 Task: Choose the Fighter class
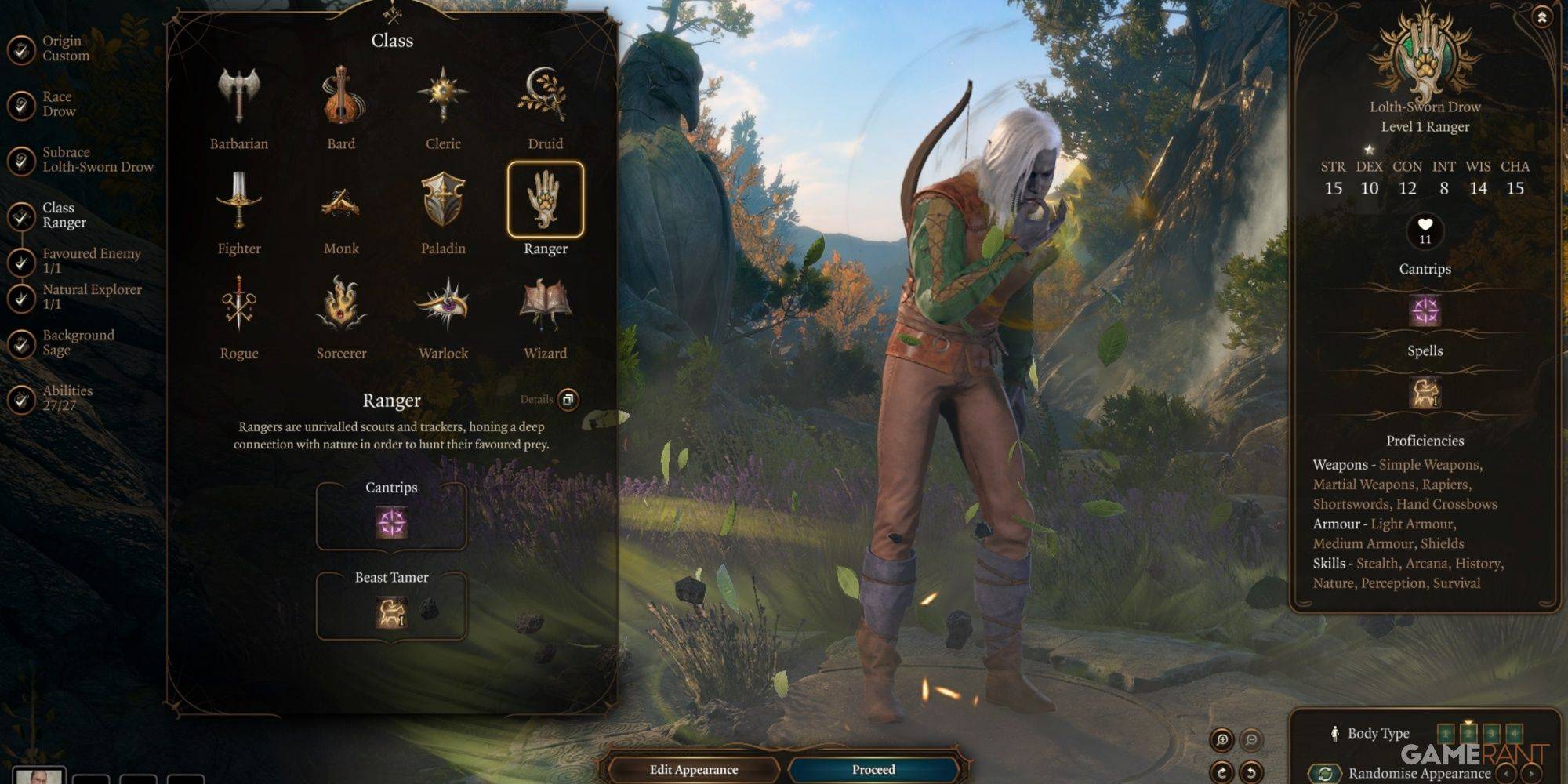(x=238, y=201)
